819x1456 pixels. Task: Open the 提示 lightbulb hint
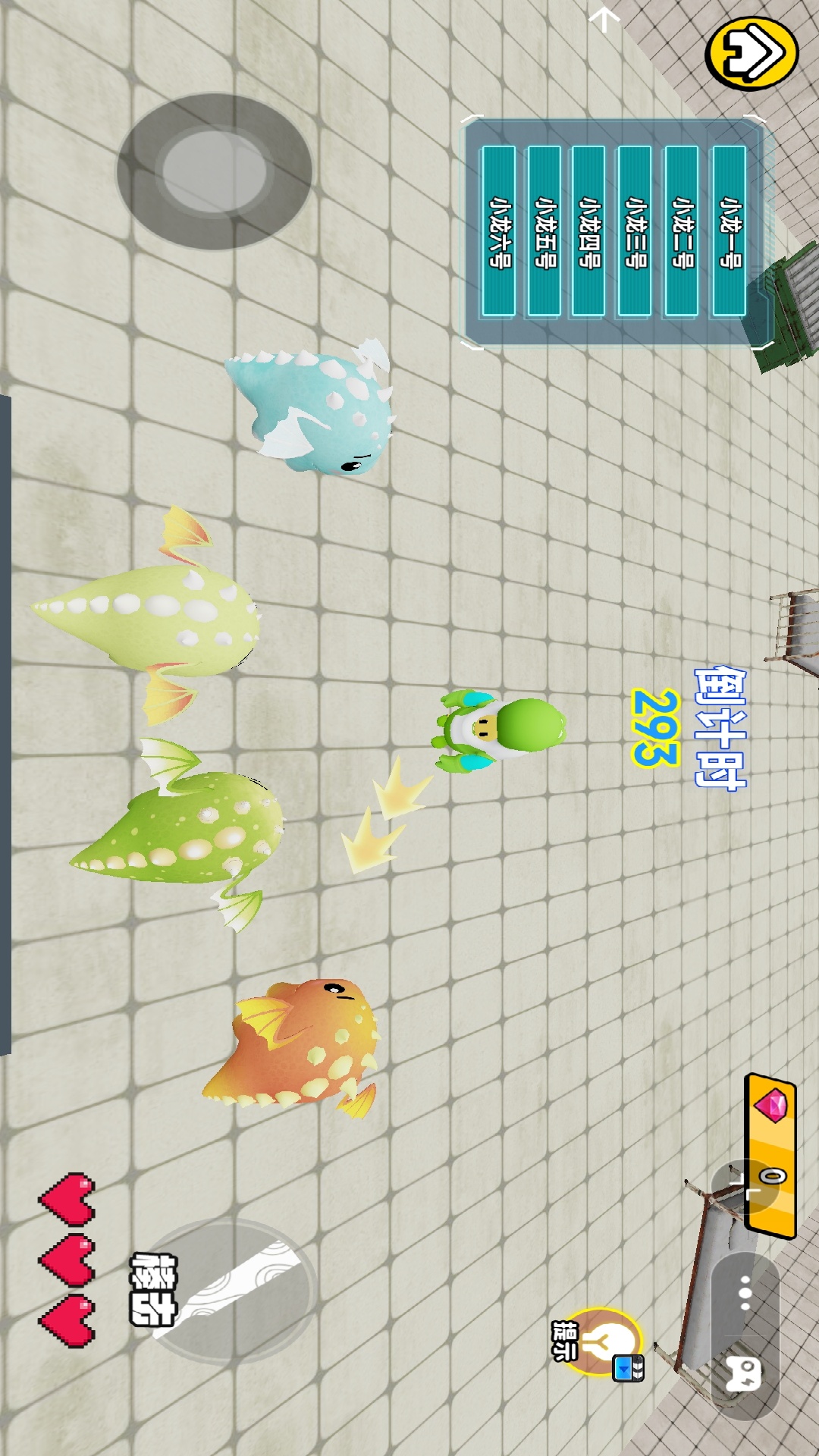tap(604, 1342)
